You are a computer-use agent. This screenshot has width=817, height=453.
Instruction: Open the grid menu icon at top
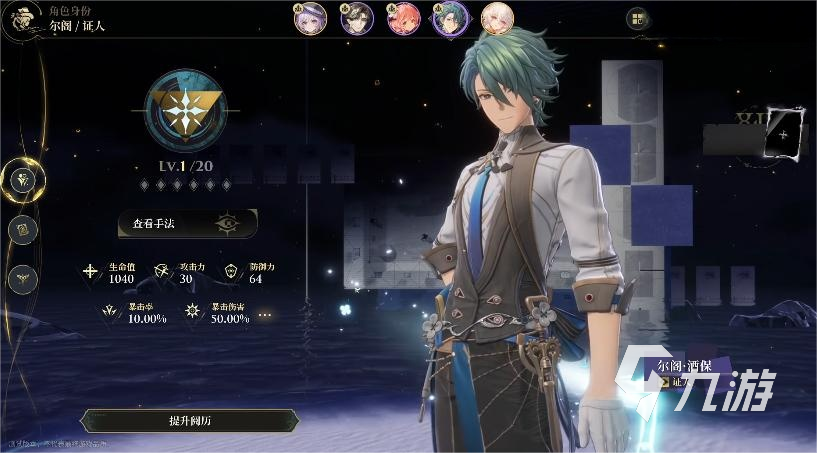tap(637, 18)
